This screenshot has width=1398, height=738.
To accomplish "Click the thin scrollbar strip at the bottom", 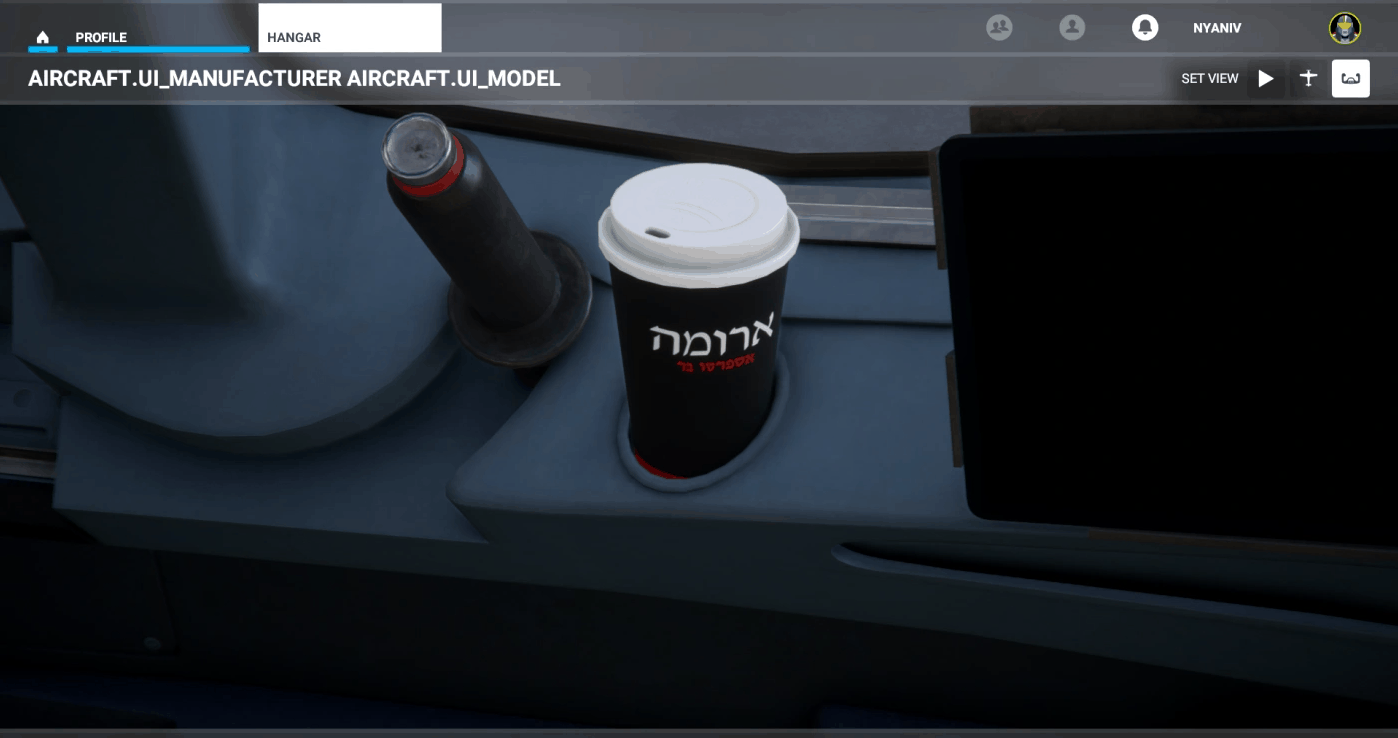I will (699, 734).
